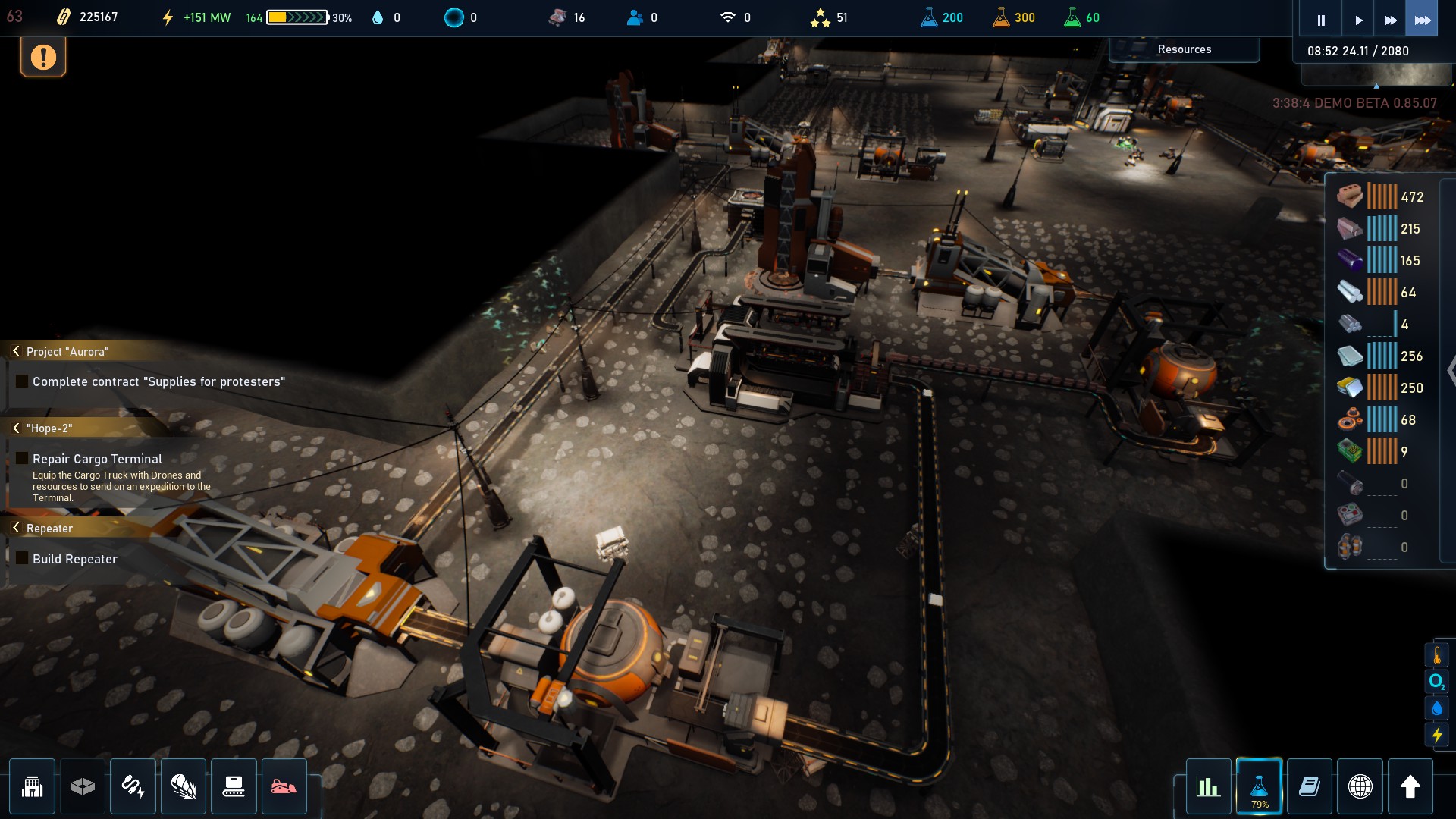This screenshot has height=819, width=1456.
Task: Collapse the Repeater objective section
Action: (x=16, y=528)
